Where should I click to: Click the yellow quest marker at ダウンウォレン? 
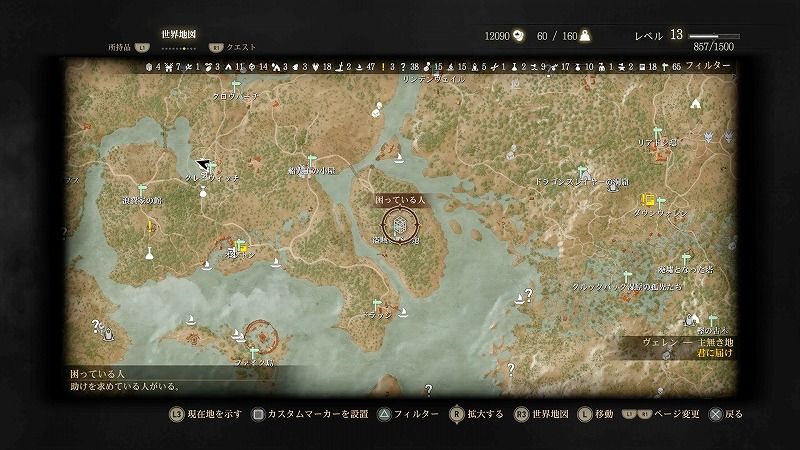[648, 199]
